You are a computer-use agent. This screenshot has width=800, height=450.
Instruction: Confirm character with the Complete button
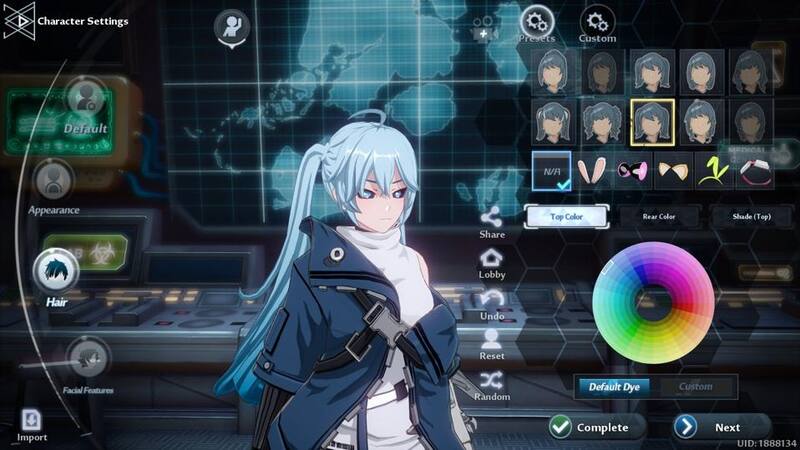(x=590, y=427)
